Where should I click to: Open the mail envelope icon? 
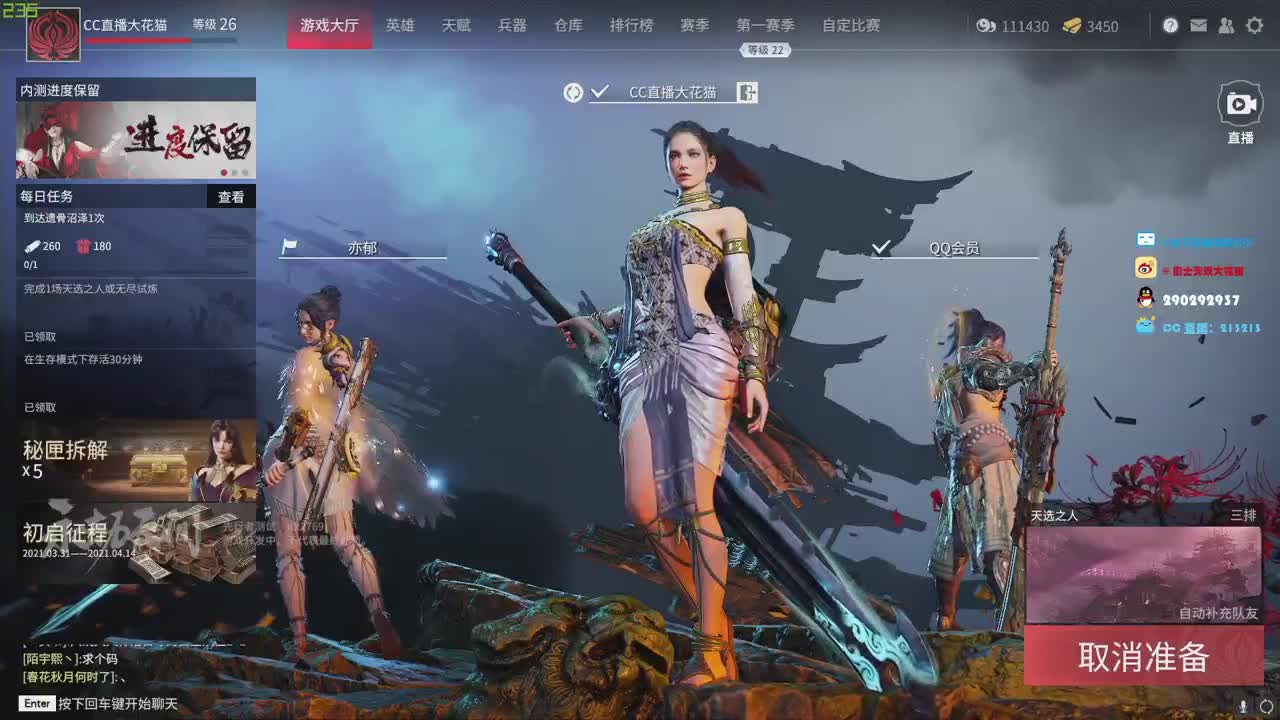tap(1199, 25)
